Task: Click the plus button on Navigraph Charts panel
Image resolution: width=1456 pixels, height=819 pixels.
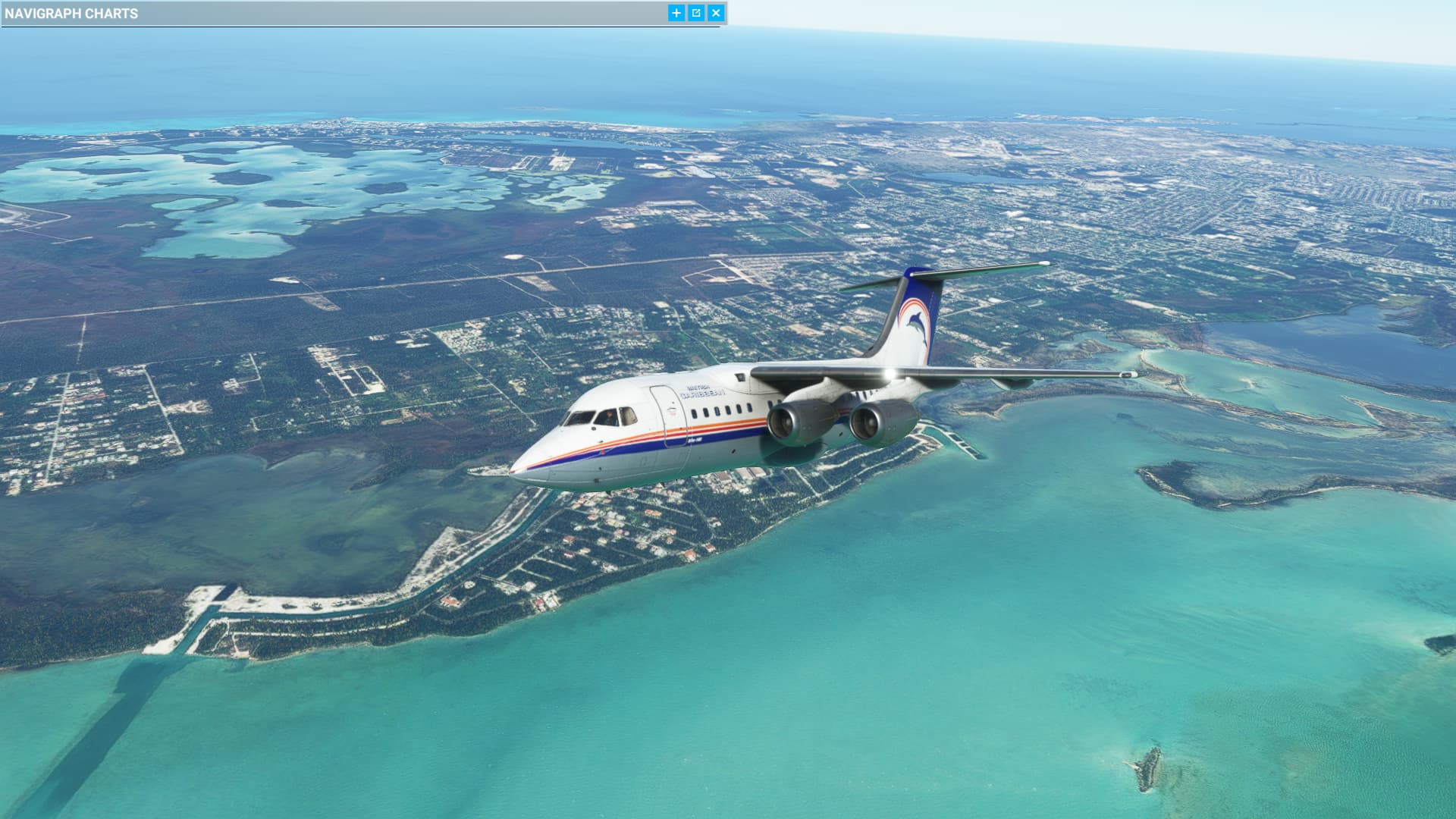Action: click(676, 13)
